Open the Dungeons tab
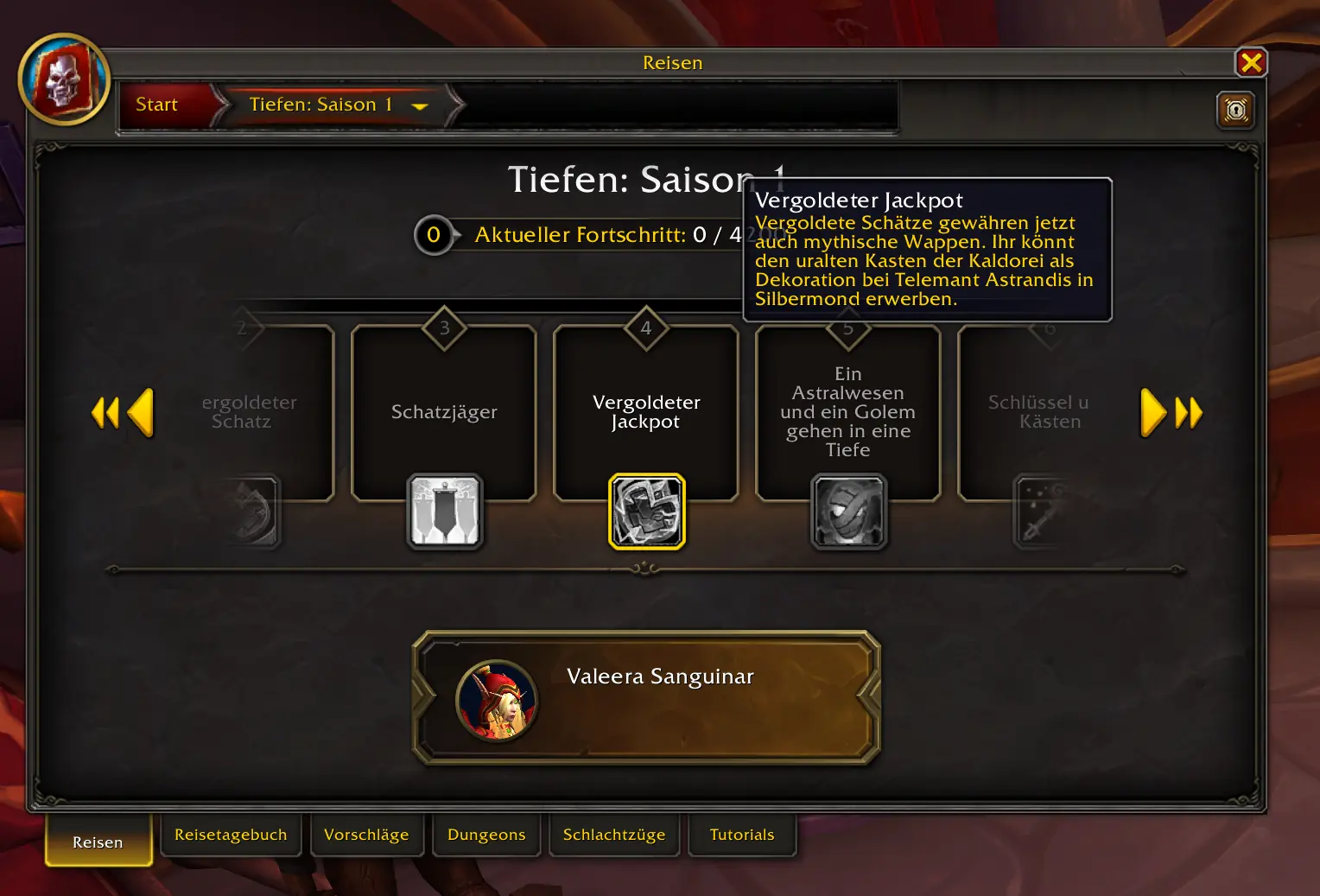1320x896 pixels. tap(486, 835)
